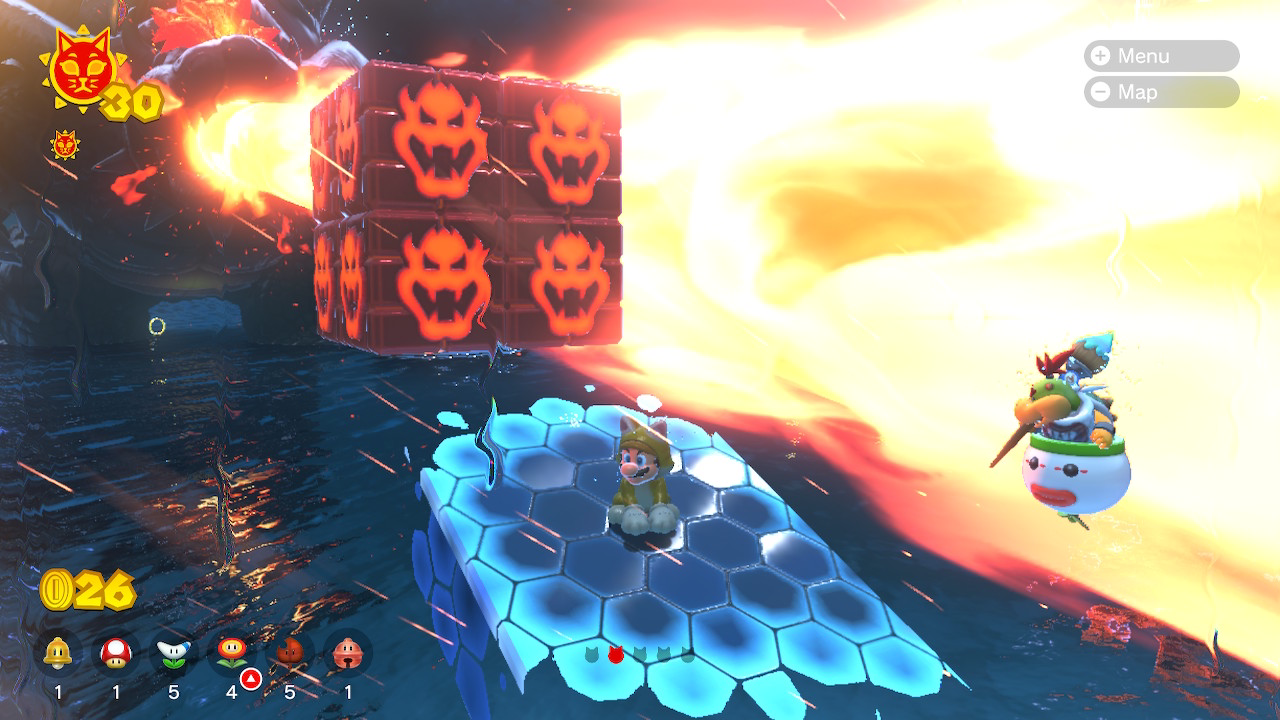Open the Menu button

coord(1160,56)
